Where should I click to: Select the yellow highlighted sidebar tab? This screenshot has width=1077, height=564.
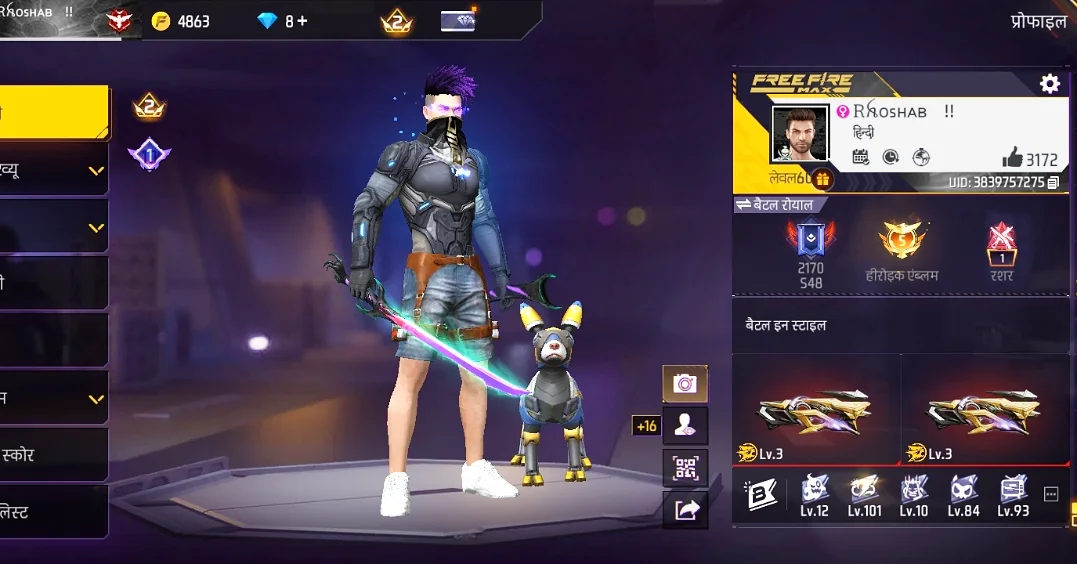point(54,111)
